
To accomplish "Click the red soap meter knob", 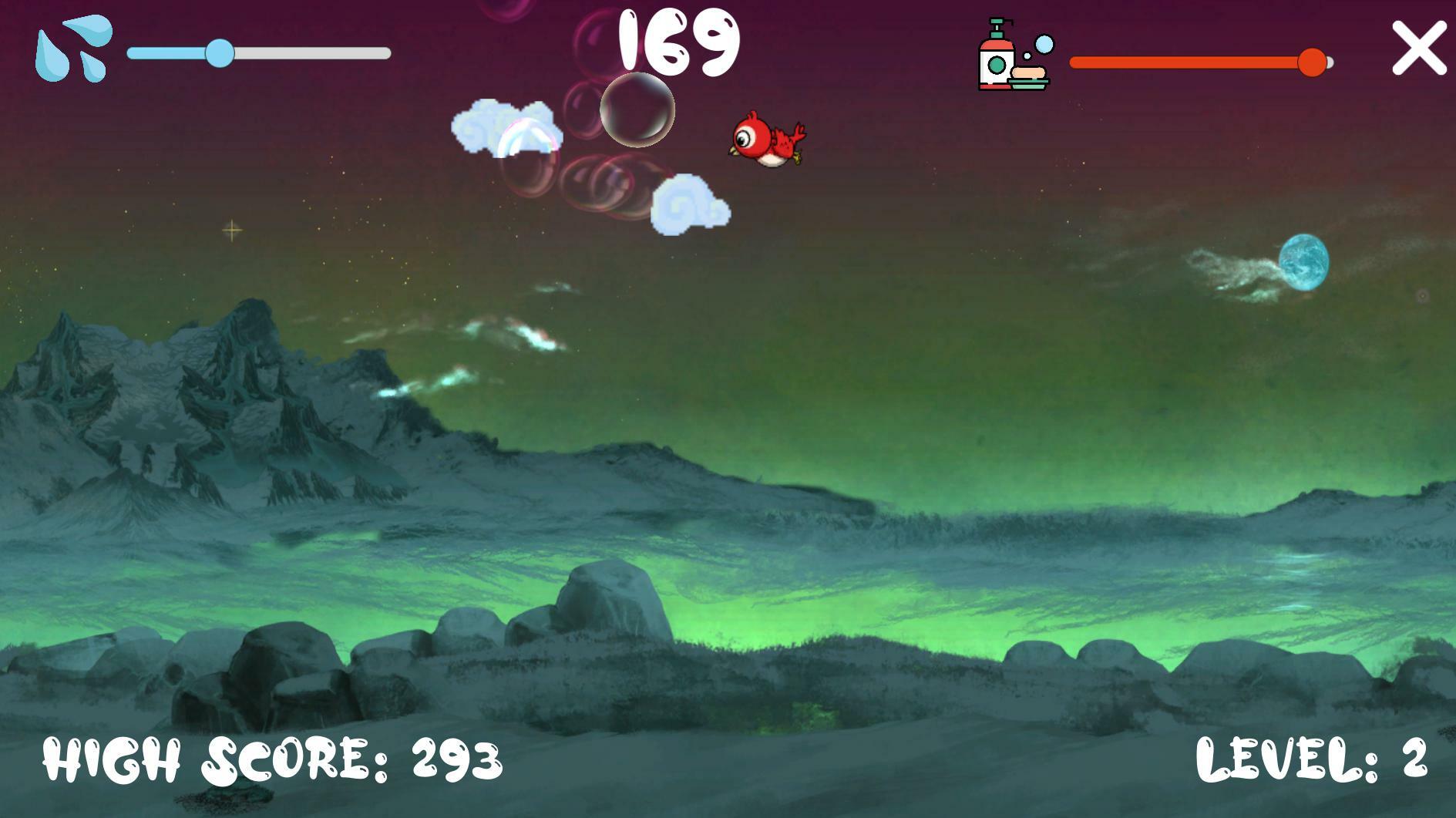I will click(x=1313, y=63).
